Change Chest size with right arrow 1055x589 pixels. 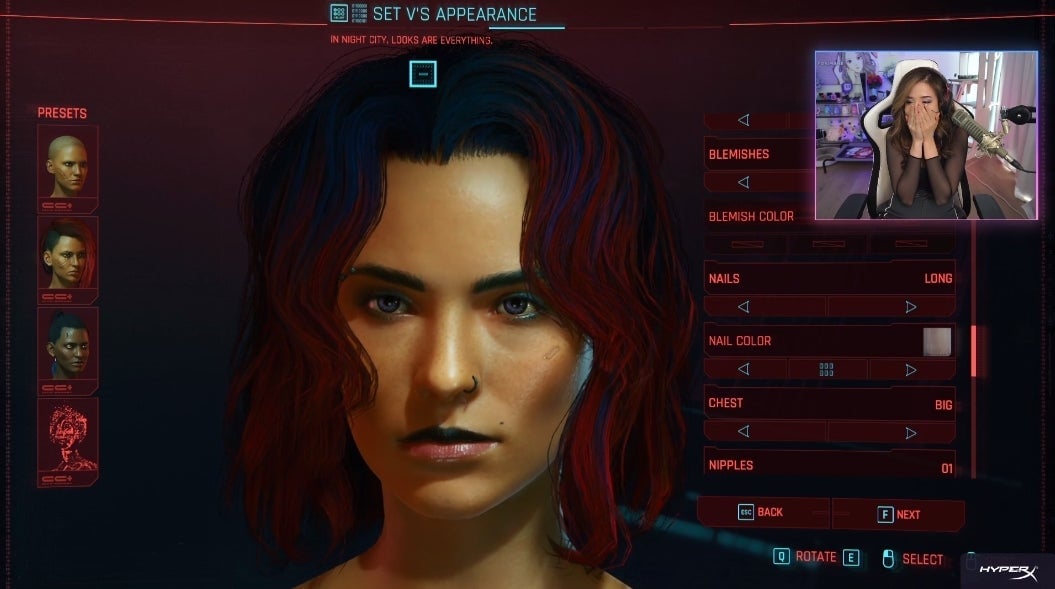point(910,432)
